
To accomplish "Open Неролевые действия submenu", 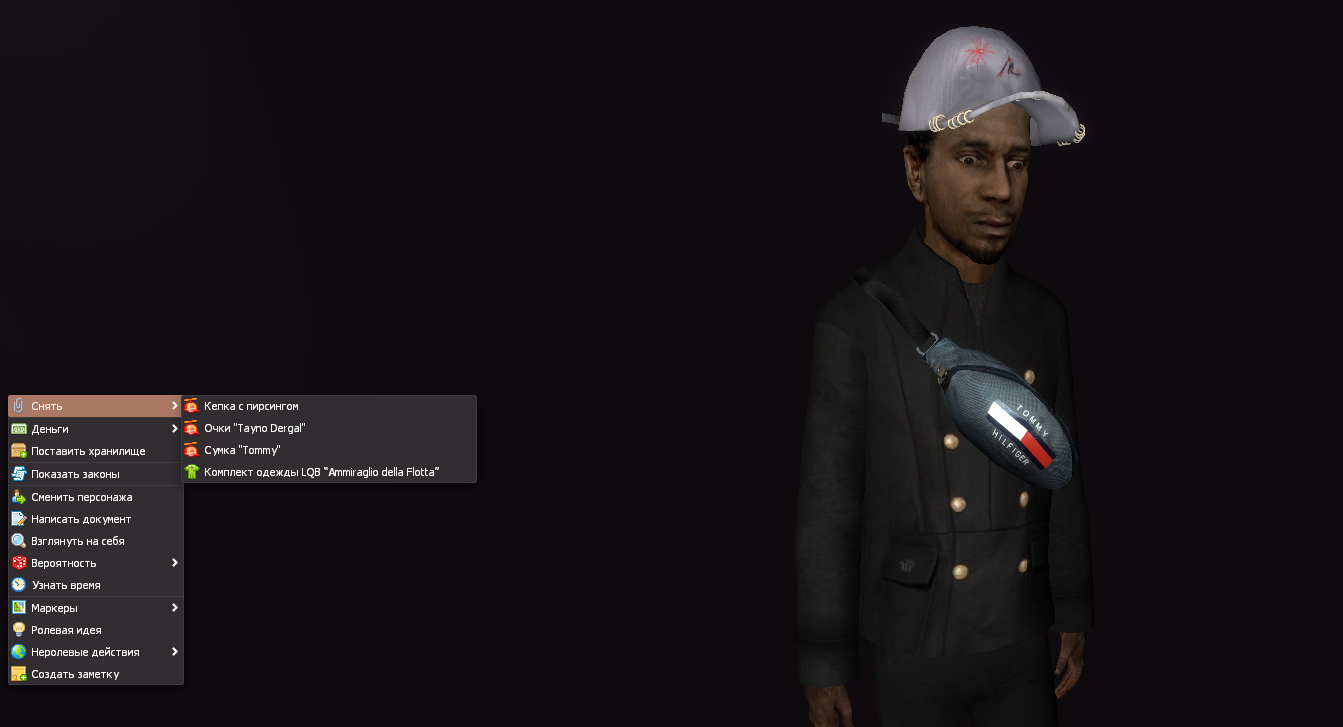I will click(x=95, y=652).
